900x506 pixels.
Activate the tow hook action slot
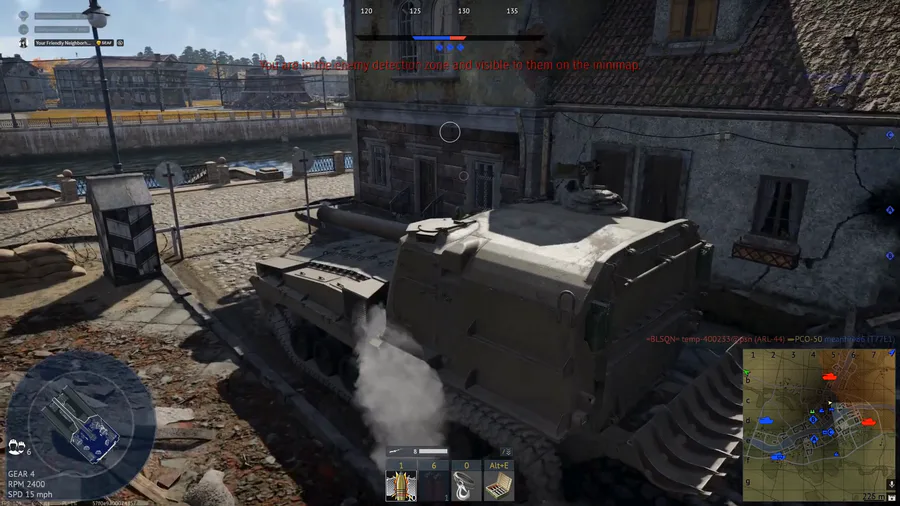point(466,485)
